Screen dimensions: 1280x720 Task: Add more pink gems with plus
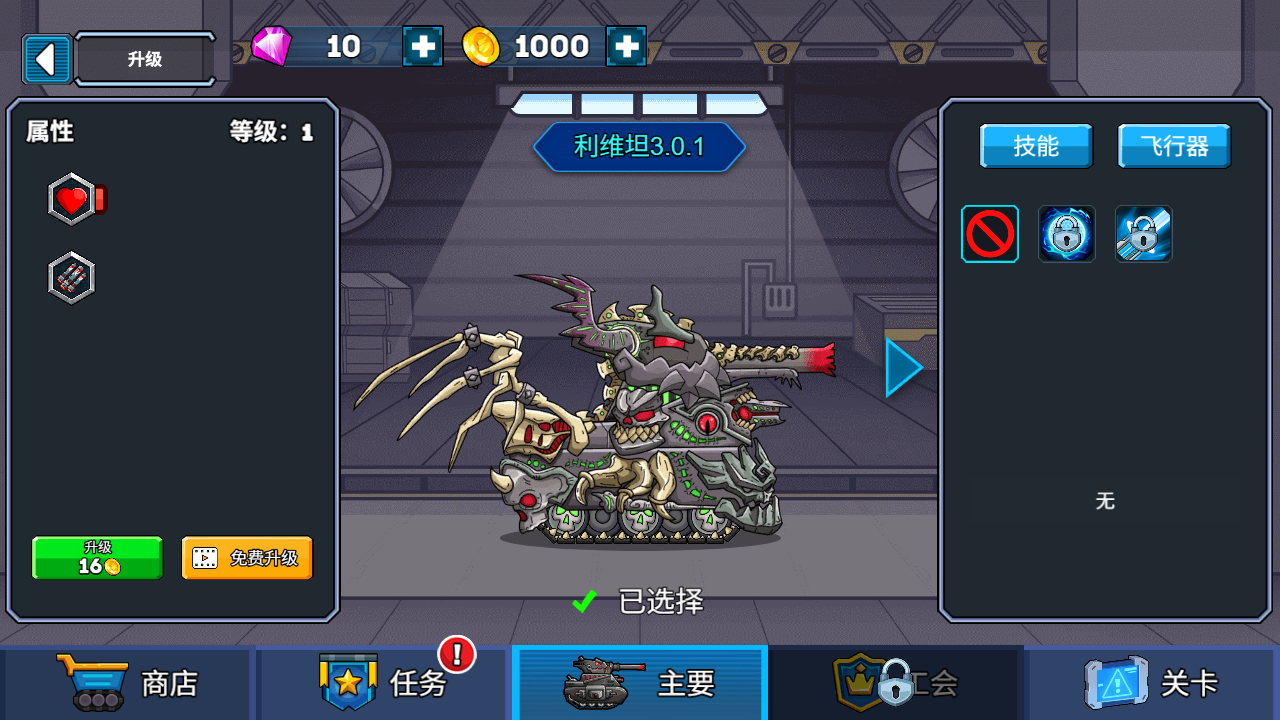pos(423,46)
